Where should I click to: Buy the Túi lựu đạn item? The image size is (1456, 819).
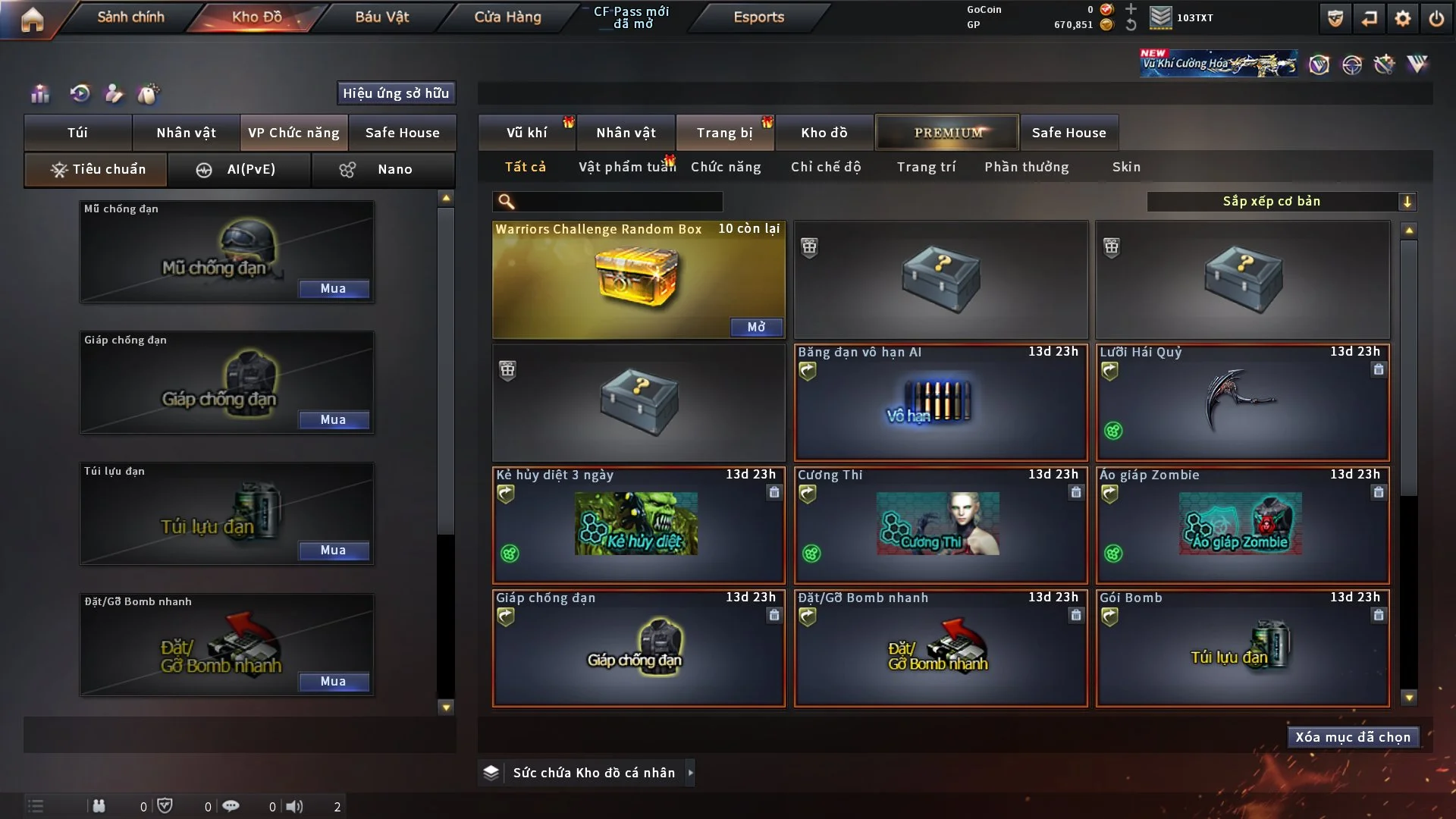tap(333, 551)
